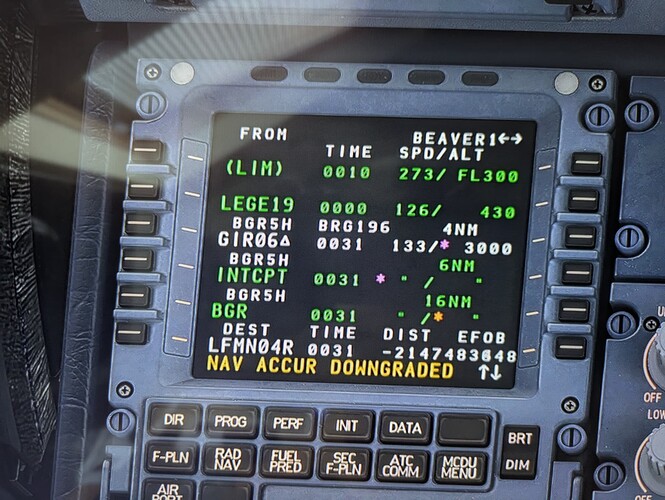Show the PROG progress page

(231, 422)
